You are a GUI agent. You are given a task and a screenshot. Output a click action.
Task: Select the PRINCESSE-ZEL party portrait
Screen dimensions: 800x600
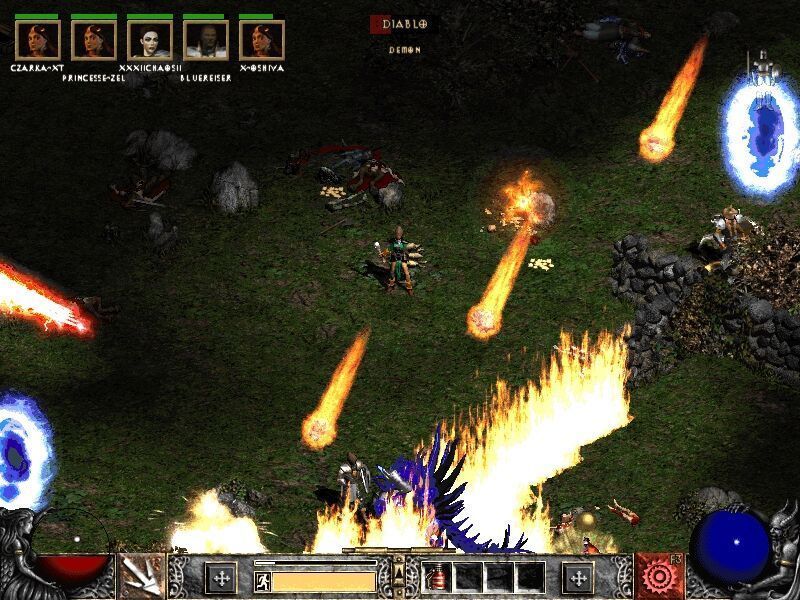point(94,40)
